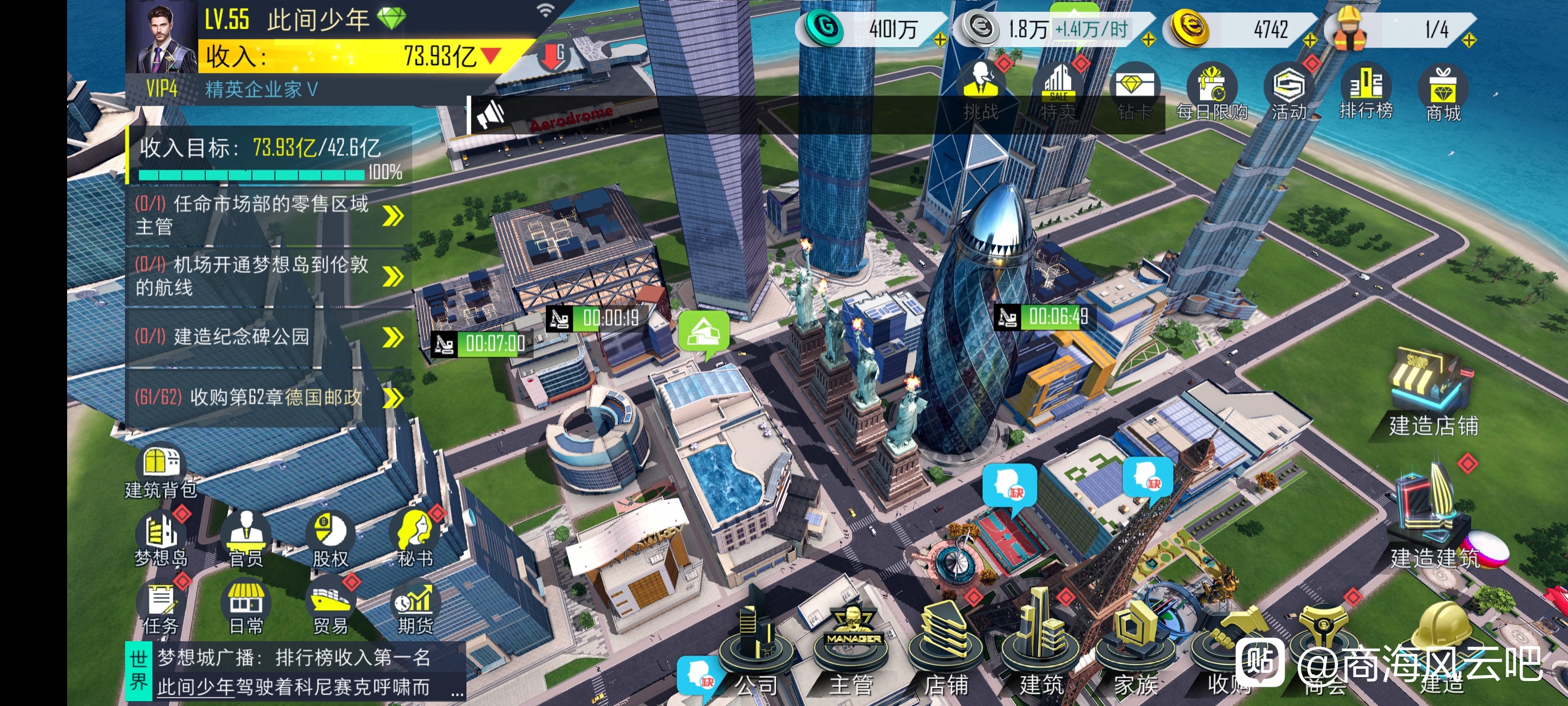This screenshot has width=1568, height=706.
Task: Go to quest 收购第62章德国邮政
Action: click(268, 398)
